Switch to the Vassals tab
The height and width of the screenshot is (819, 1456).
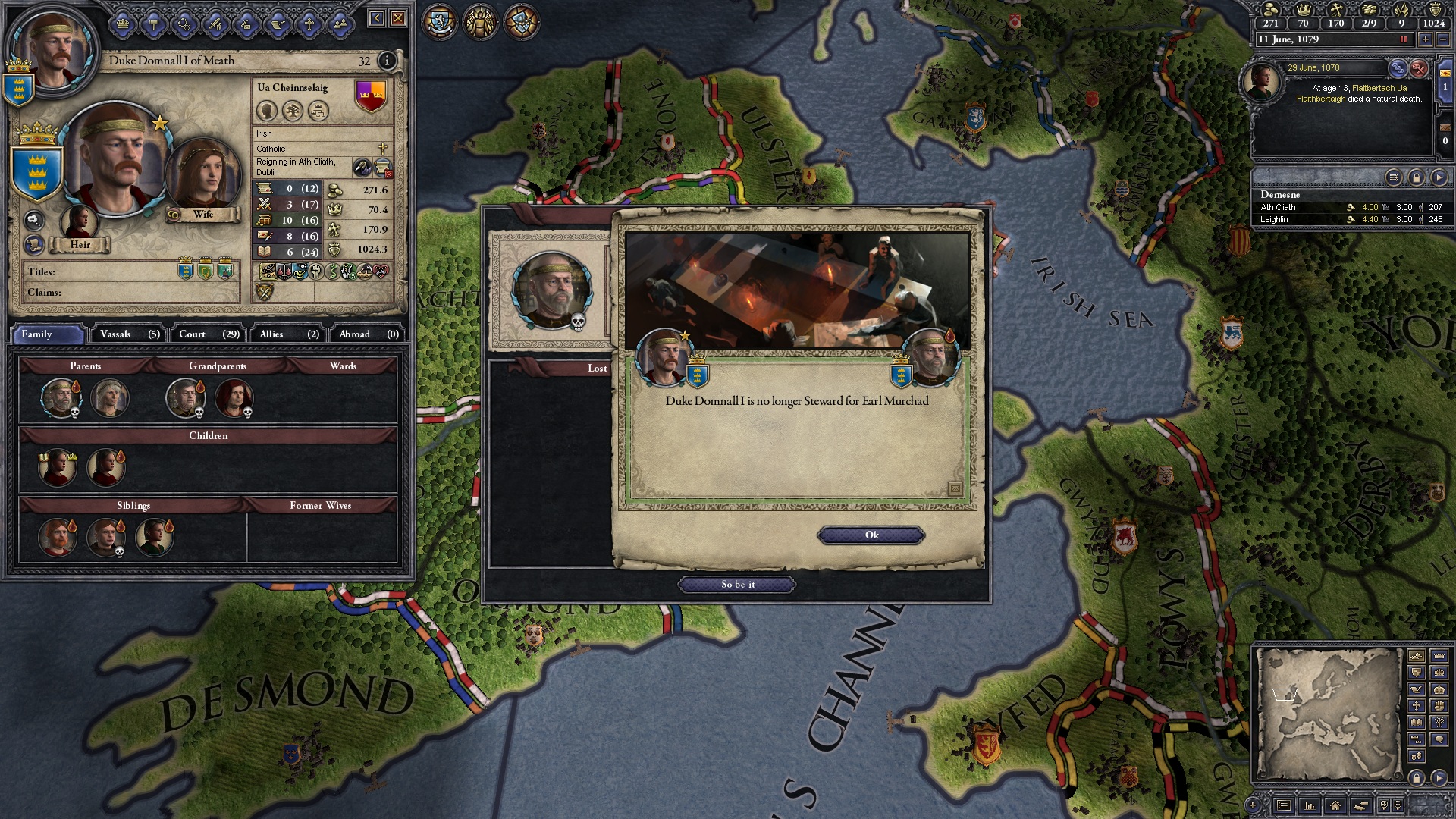click(x=130, y=334)
